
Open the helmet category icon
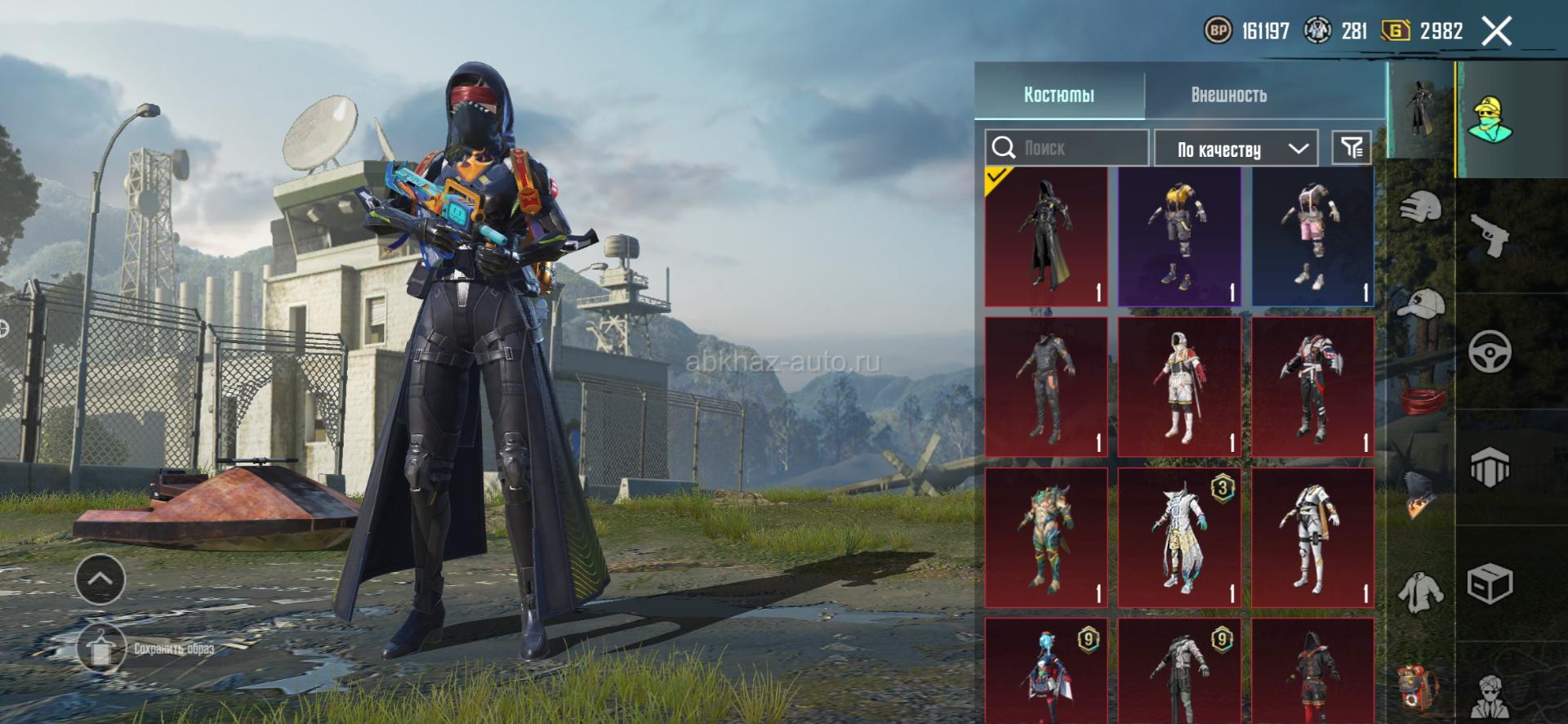tap(1421, 208)
